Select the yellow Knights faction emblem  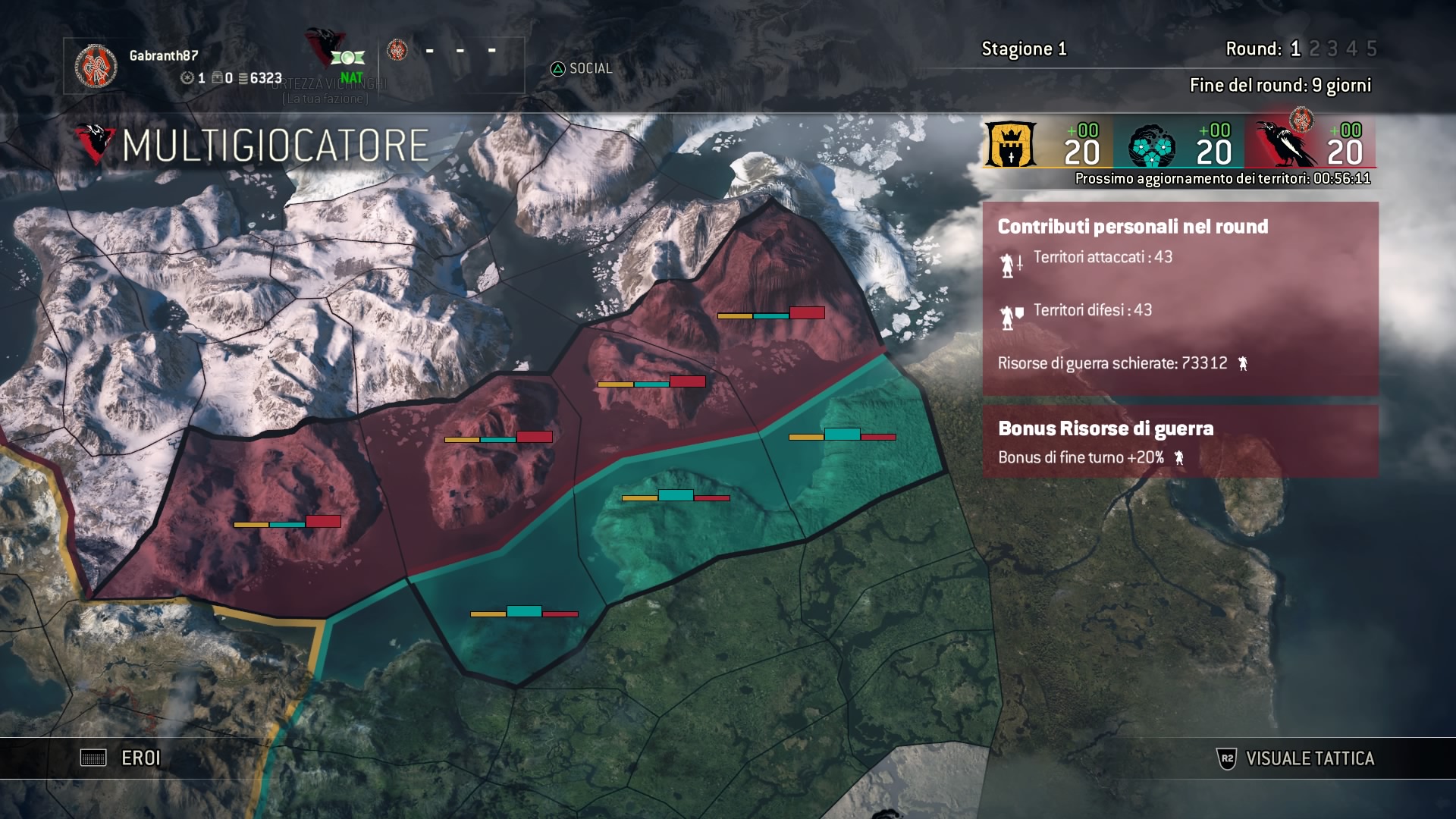[x=1009, y=145]
